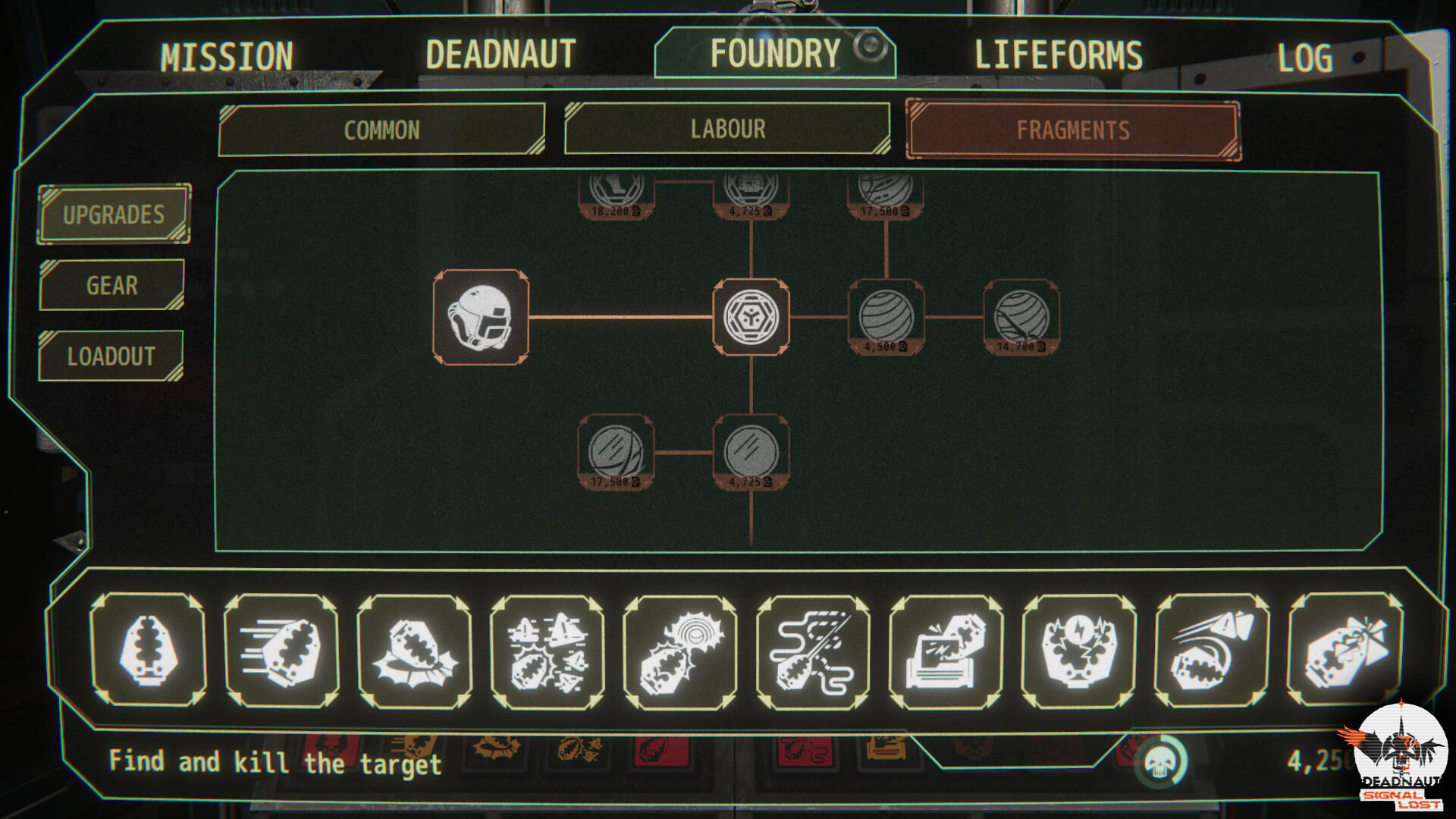The image size is (1456, 819).
Task: Switch to the DEADNAUT tab
Action: (x=500, y=54)
